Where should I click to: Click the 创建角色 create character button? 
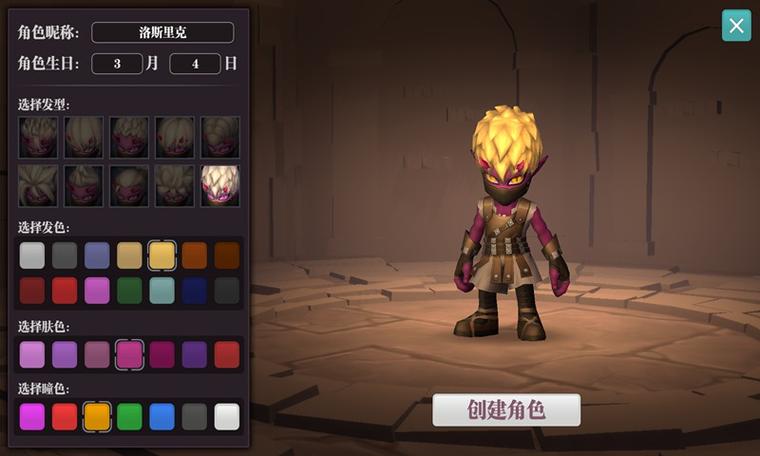coord(506,410)
